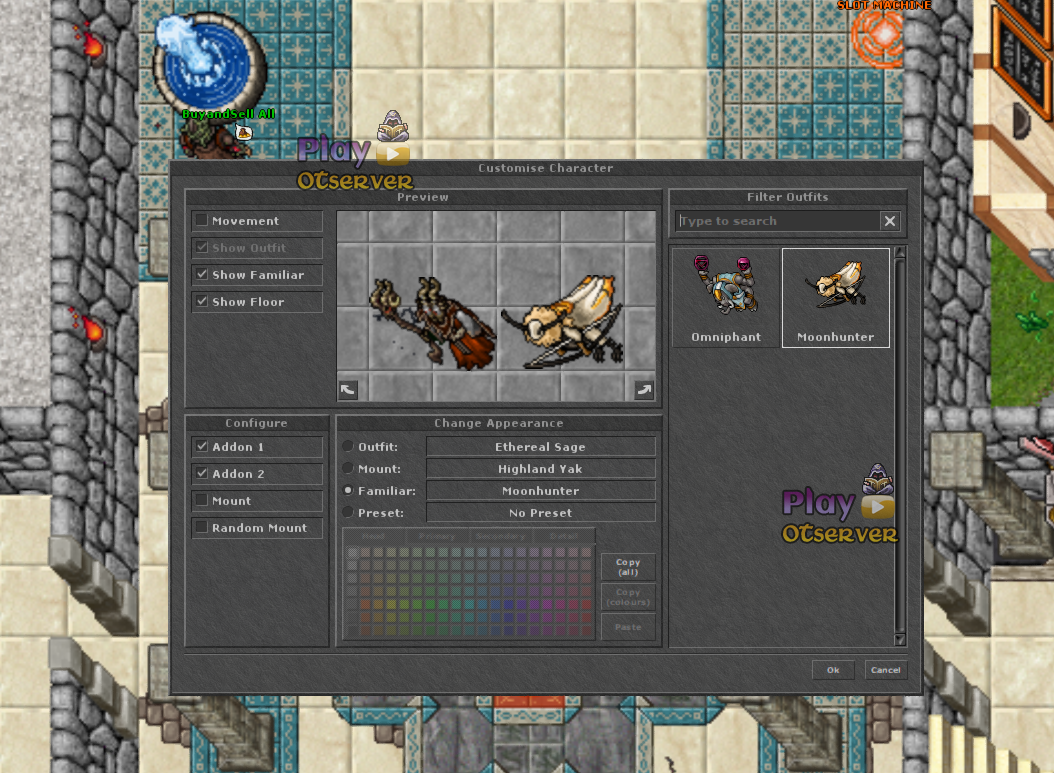The image size is (1054, 773).
Task: Enable the Mount checkbox
Action: pos(202,501)
